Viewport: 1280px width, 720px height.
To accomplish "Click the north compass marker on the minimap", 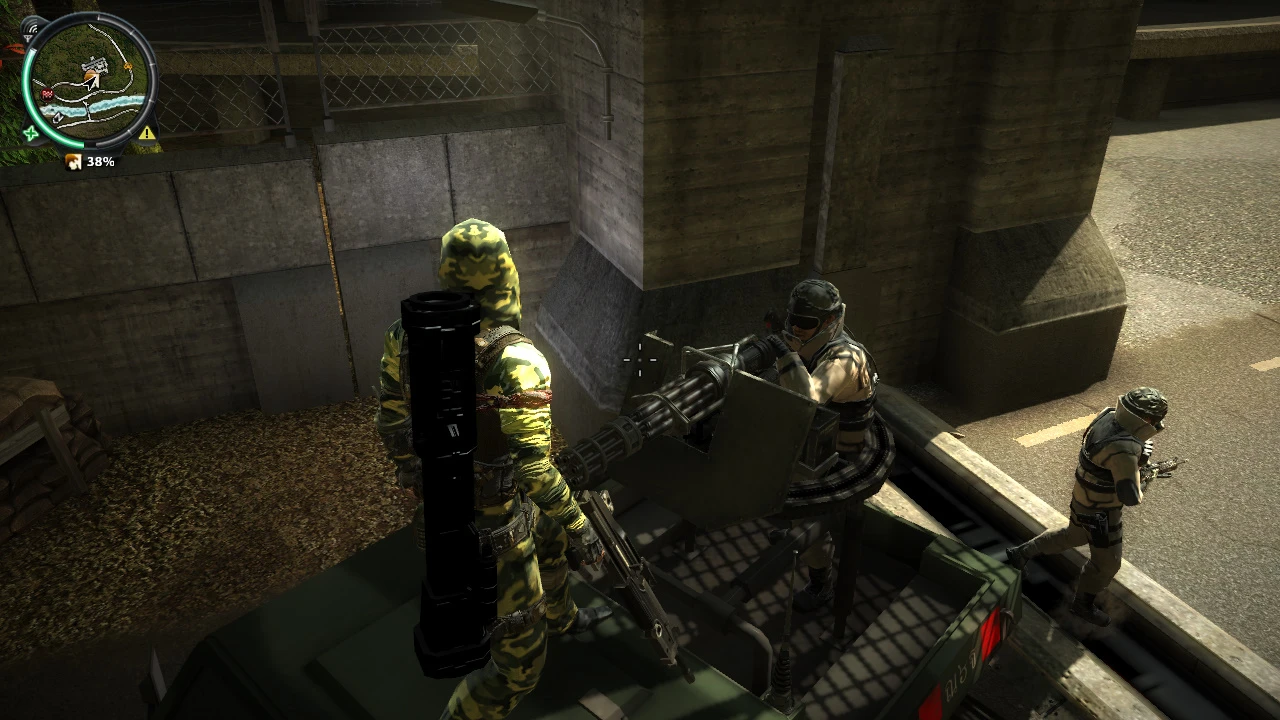I will pos(57,118).
